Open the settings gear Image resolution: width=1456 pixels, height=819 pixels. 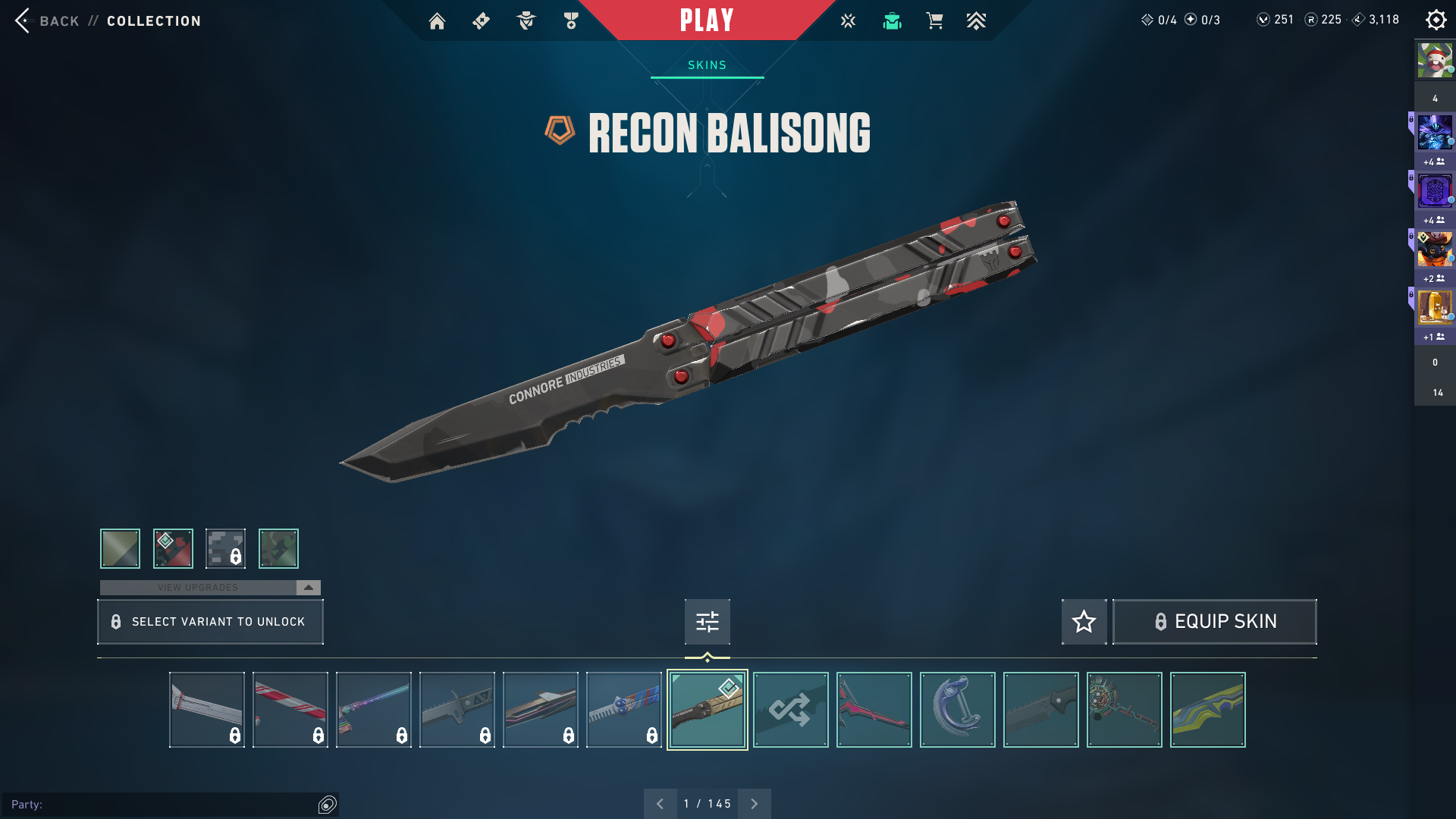click(1436, 20)
